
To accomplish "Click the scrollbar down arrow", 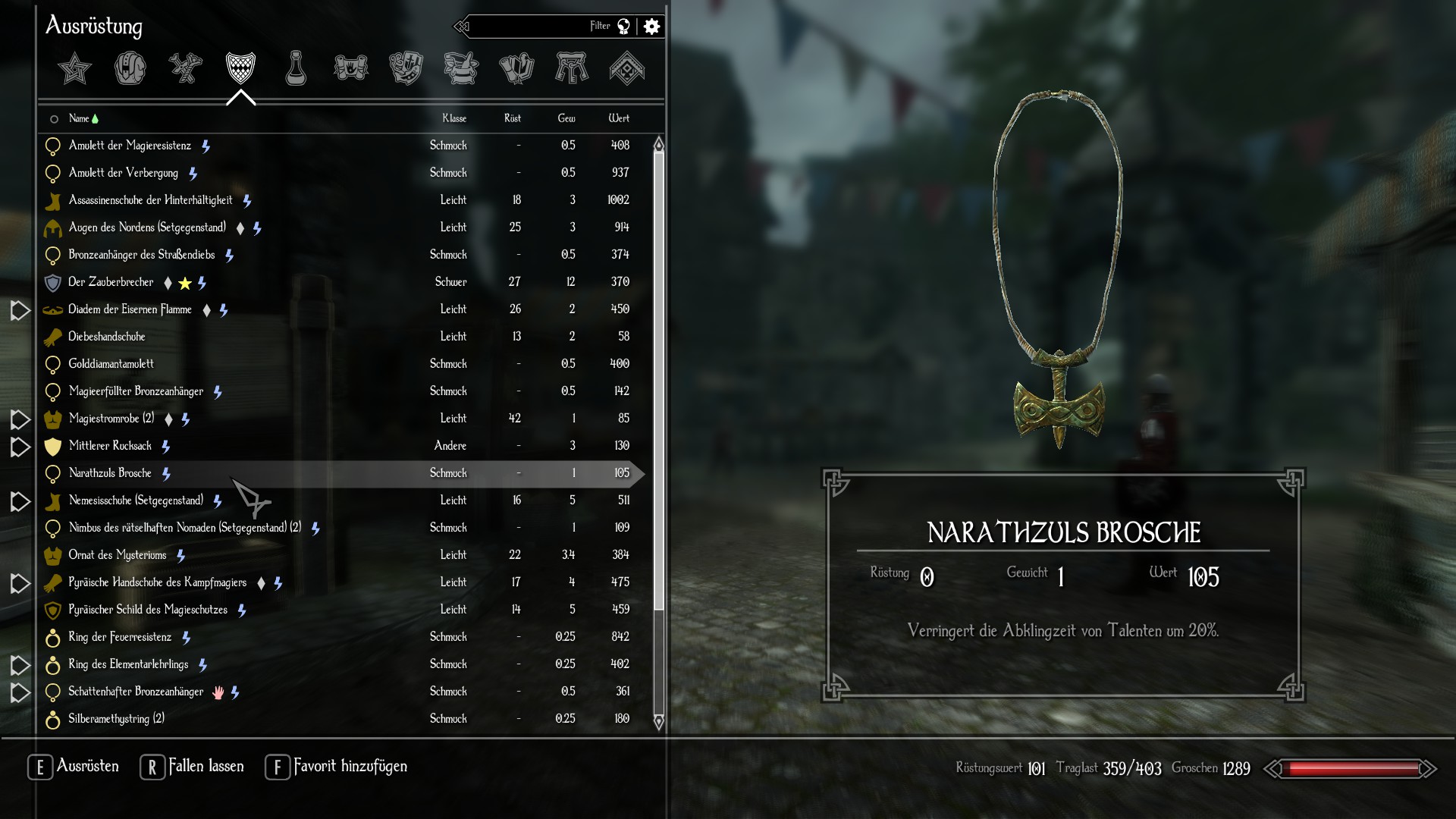I will [658, 722].
